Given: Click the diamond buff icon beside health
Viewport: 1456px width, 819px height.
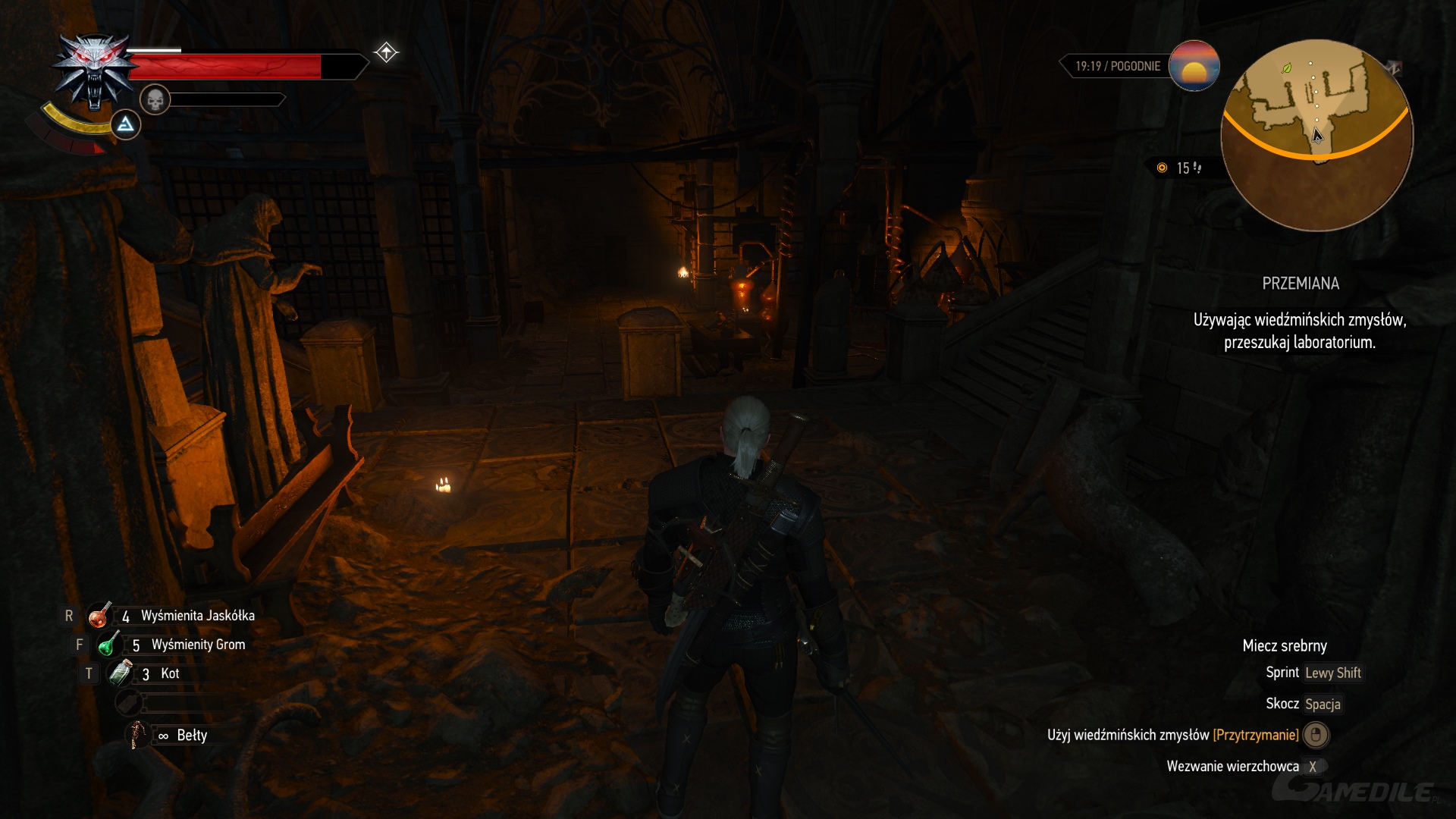Looking at the screenshot, I should 386,52.
